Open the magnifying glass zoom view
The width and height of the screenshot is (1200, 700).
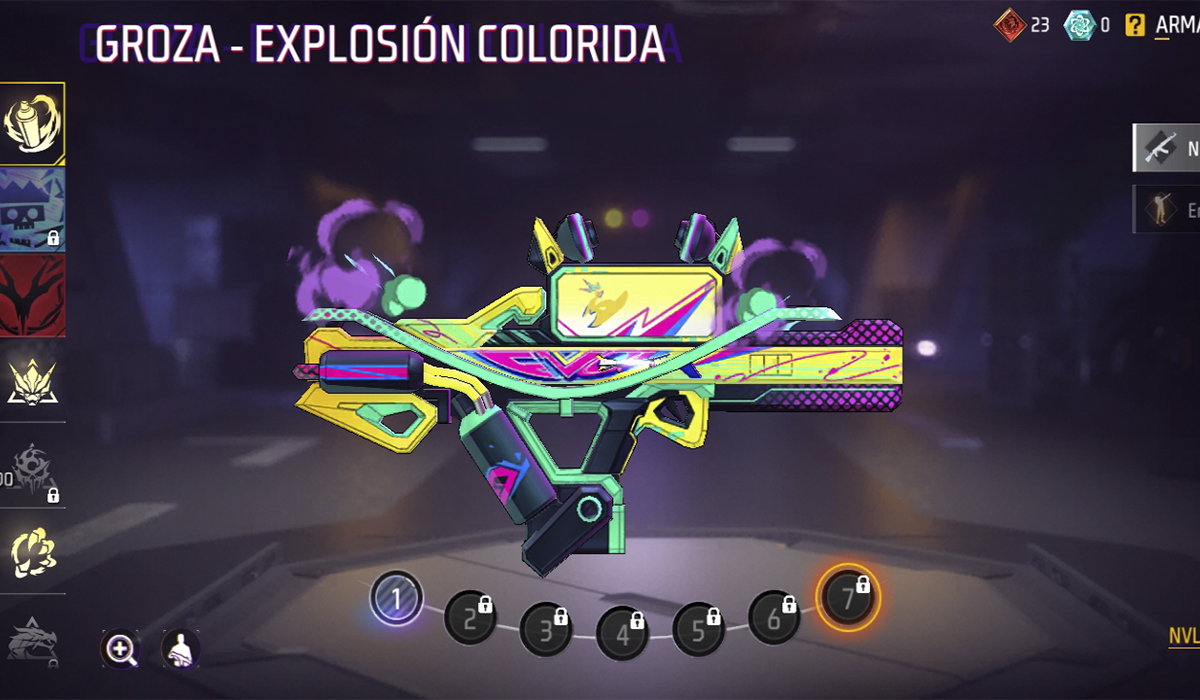pyautogui.click(x=121, y=649)
